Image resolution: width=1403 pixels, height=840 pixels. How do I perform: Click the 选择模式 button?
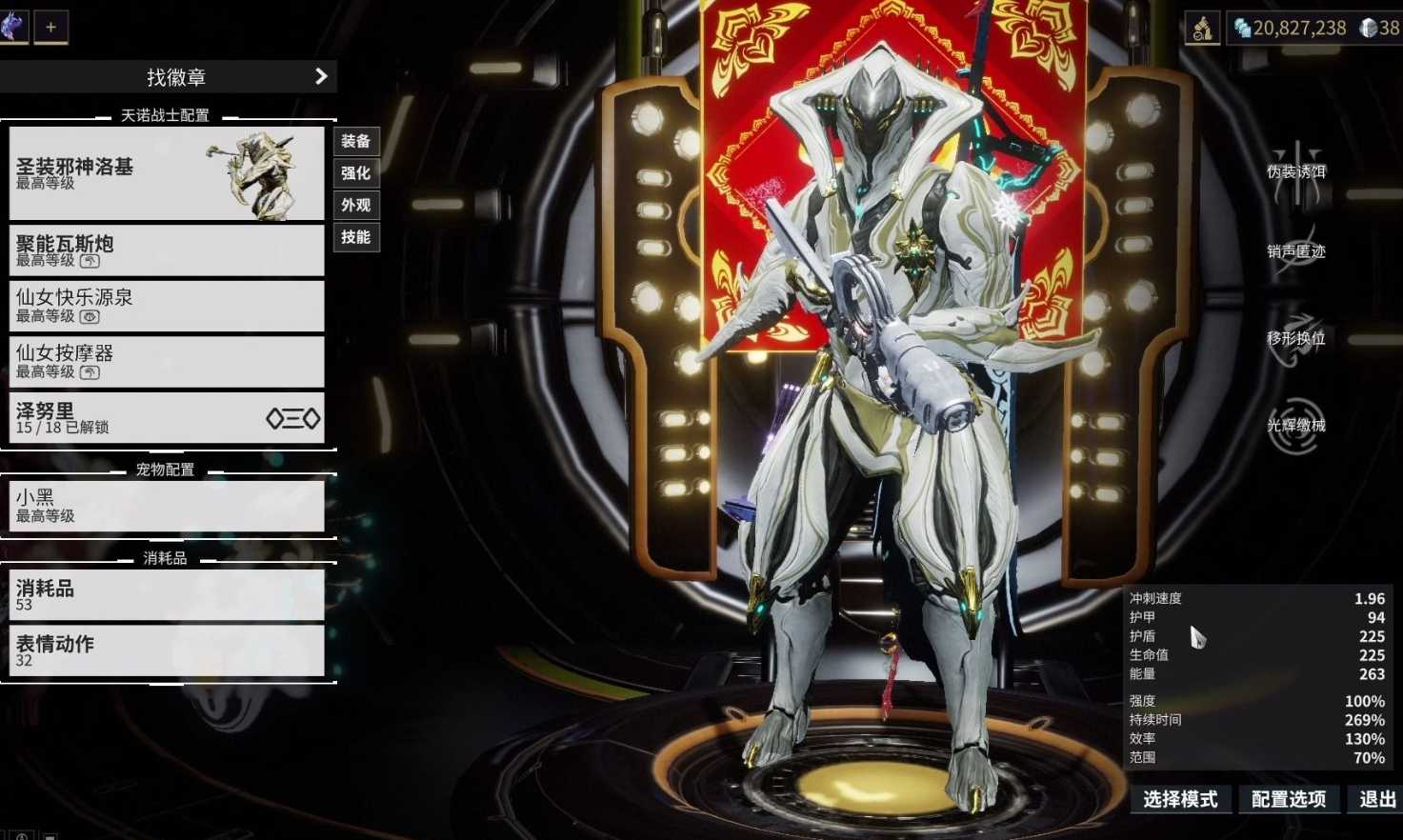pyautogui.click(x=1180, y=799)
